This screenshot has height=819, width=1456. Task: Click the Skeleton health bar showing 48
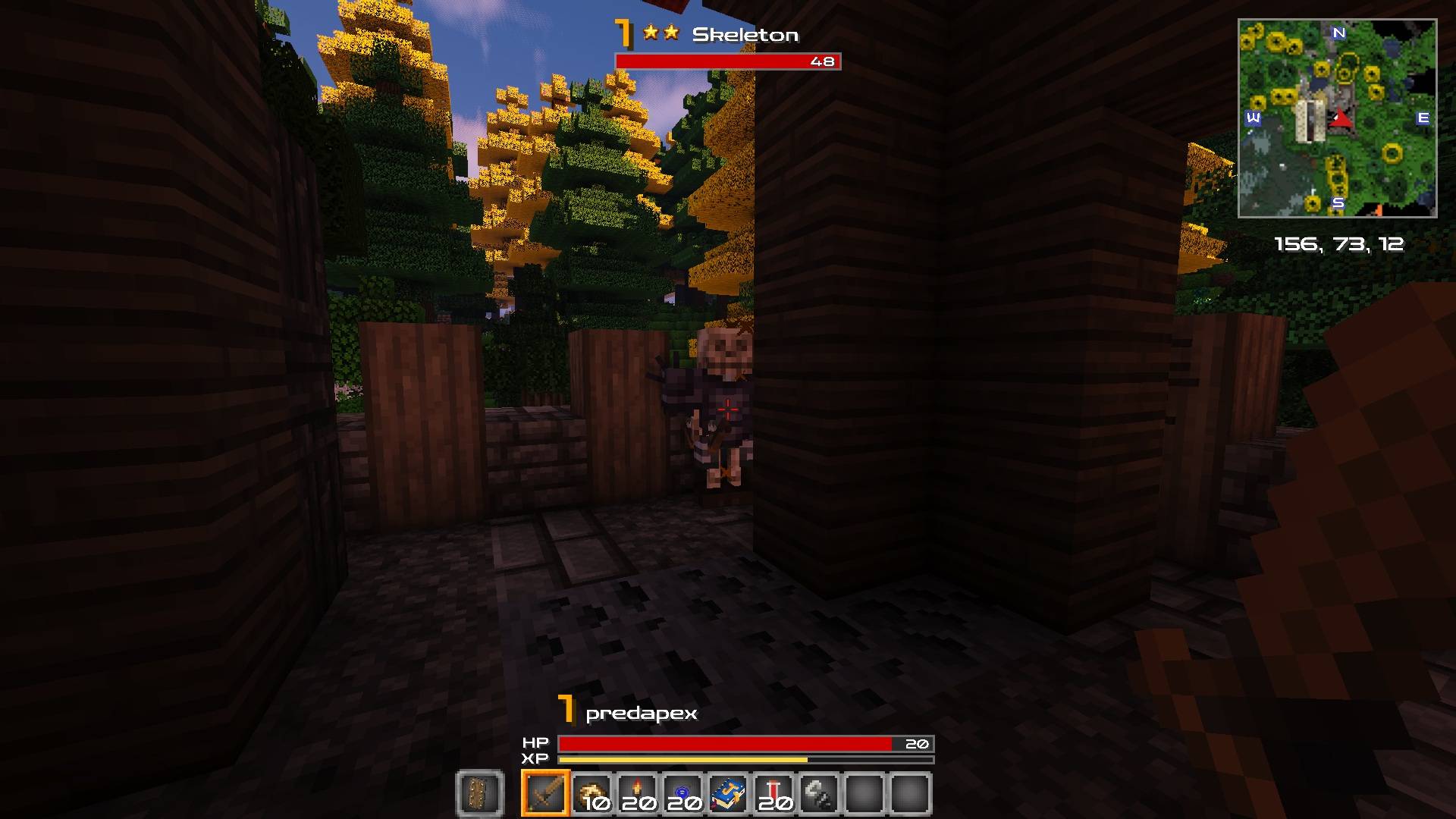point(726,61)
